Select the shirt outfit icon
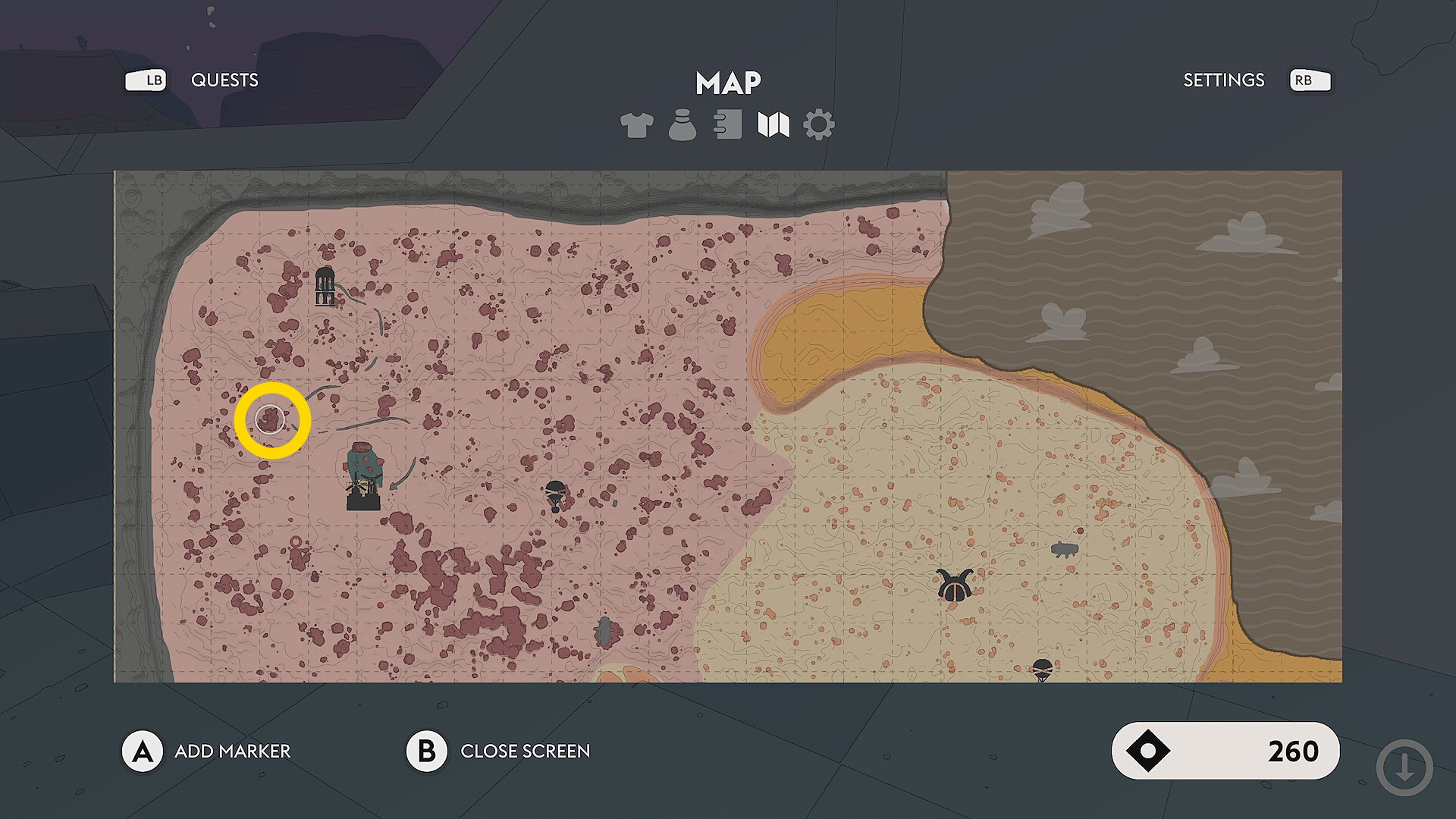1456x819 pixels. [636, 125]
